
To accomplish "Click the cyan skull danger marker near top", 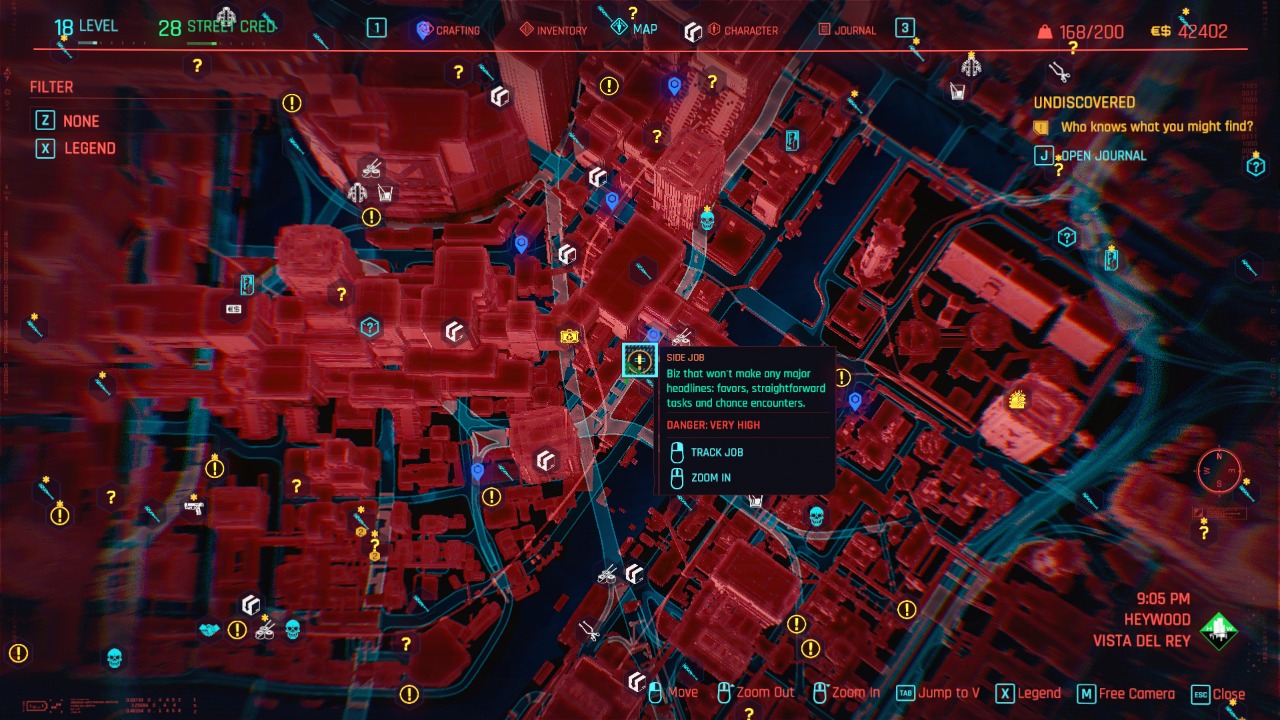I will pos(706,218).
